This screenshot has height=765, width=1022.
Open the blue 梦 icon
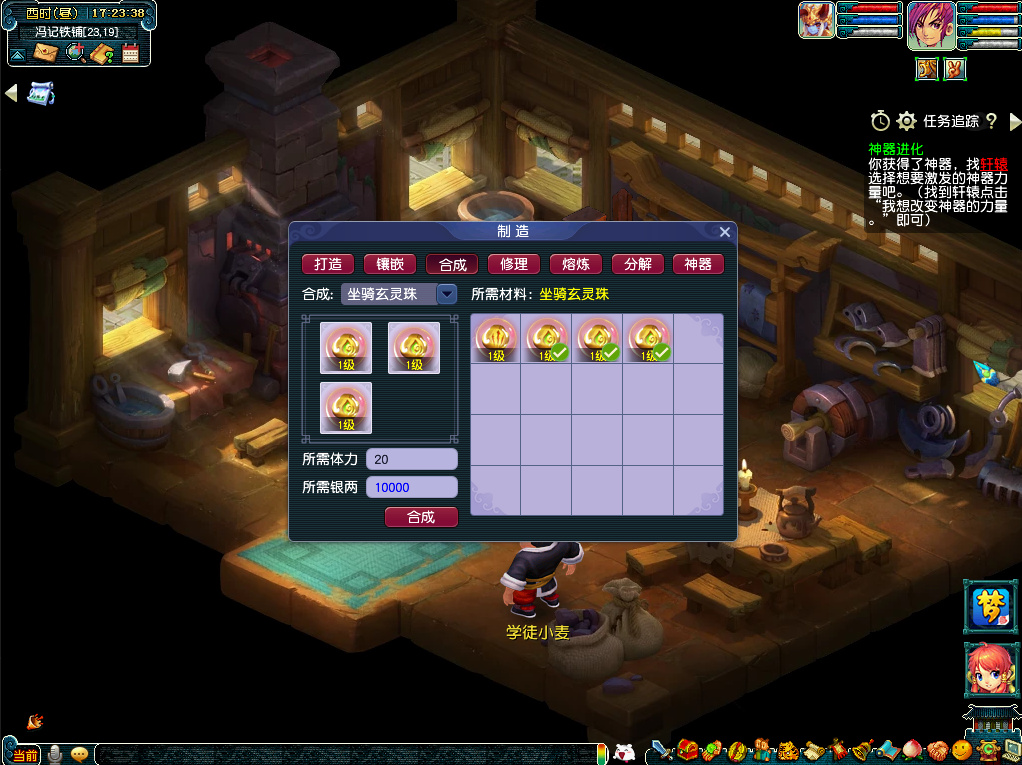[989, 606]
